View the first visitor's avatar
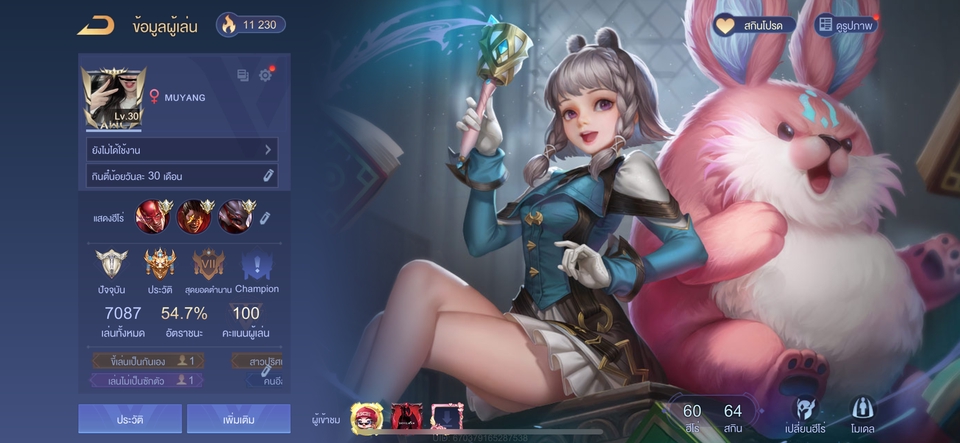 pyautogui.click(x=366, y=417)
